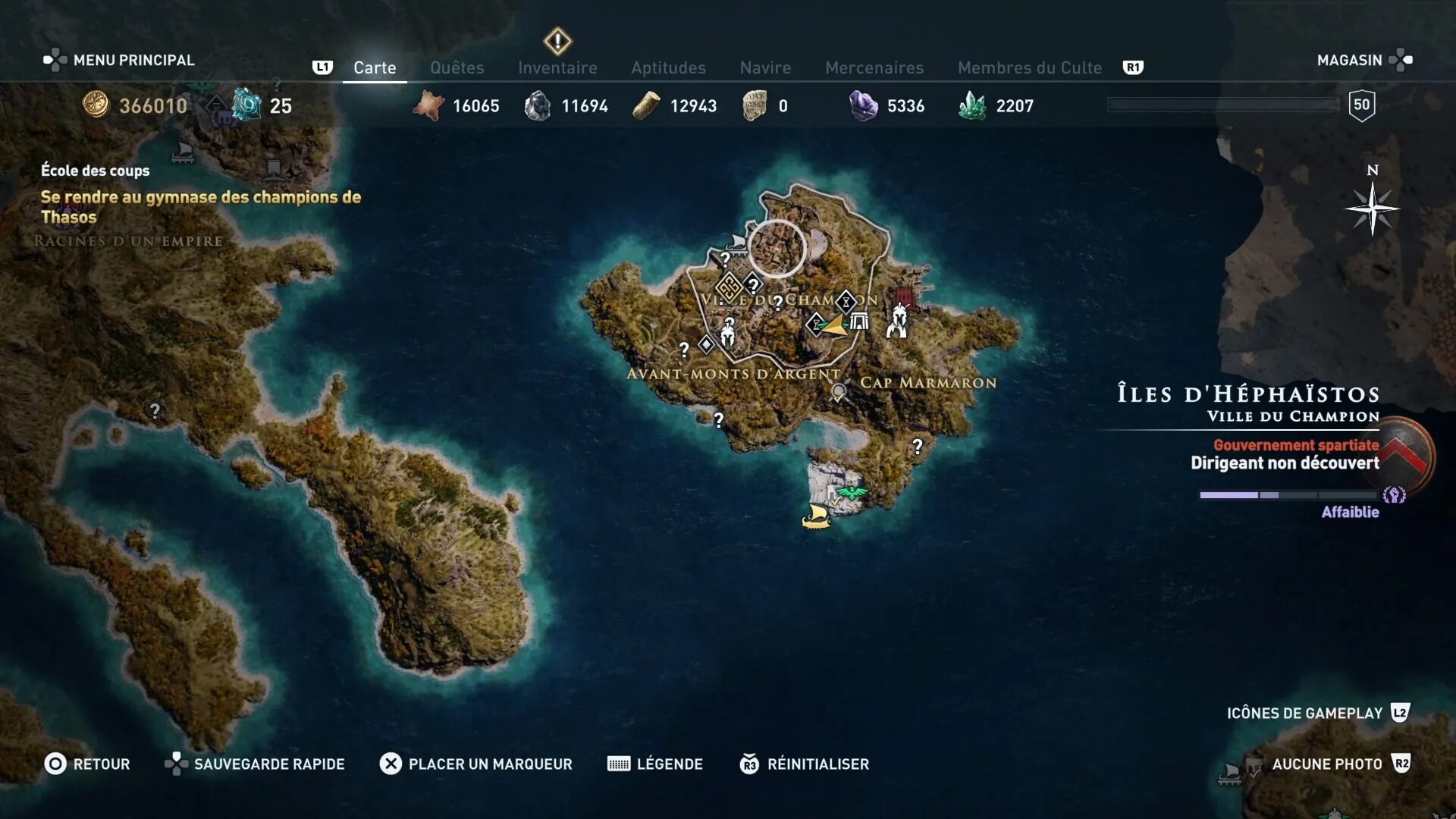Image resolution: width=1456 pixels, height=819 pixels.
Task: Select the Aptitudes tab
Action: click(668, 67)
